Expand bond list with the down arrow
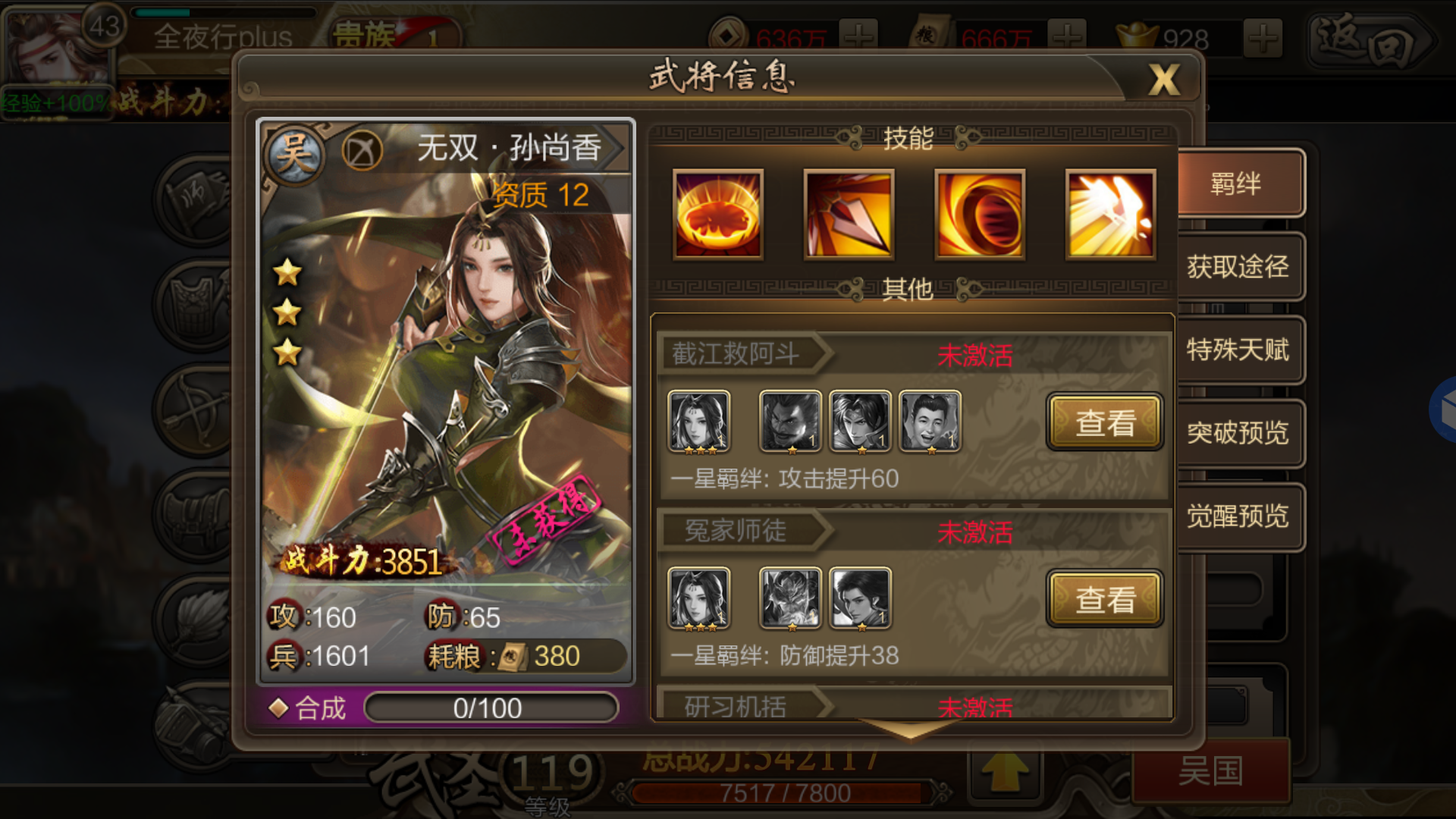Screen dimensions: 1456x819 [910, 730]
